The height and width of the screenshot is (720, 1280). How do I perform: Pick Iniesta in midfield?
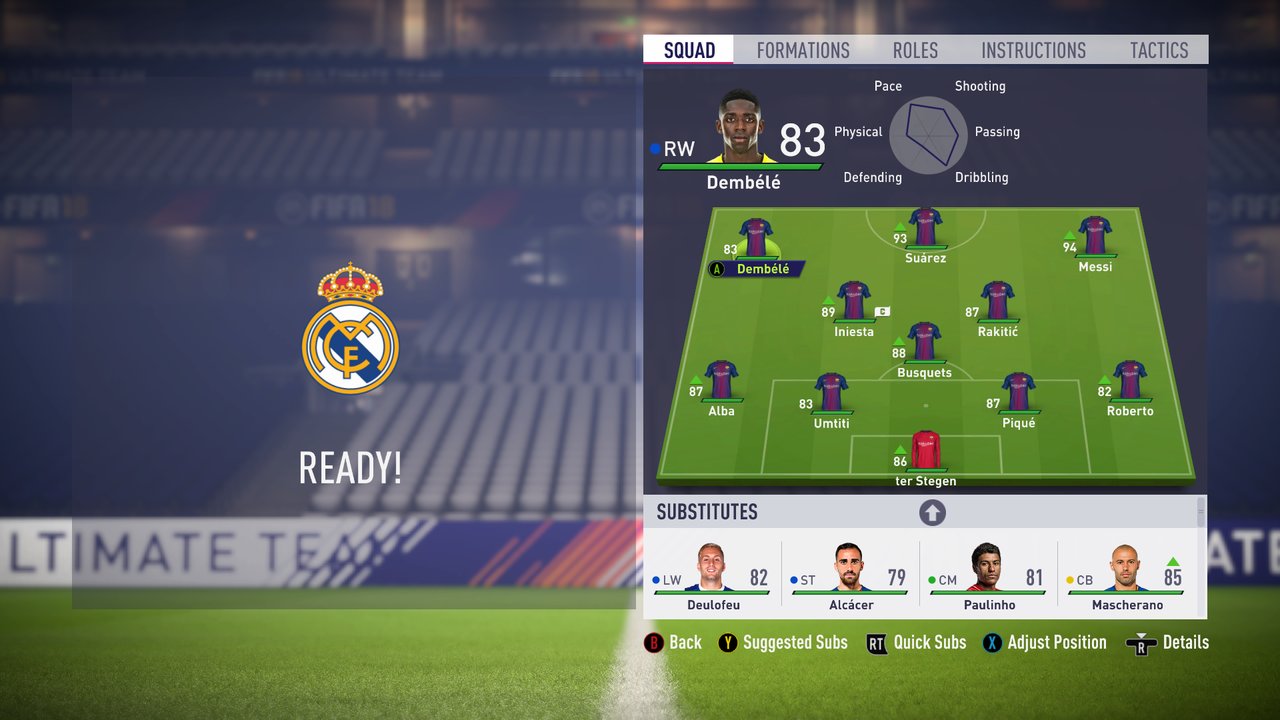click(853, 303)
